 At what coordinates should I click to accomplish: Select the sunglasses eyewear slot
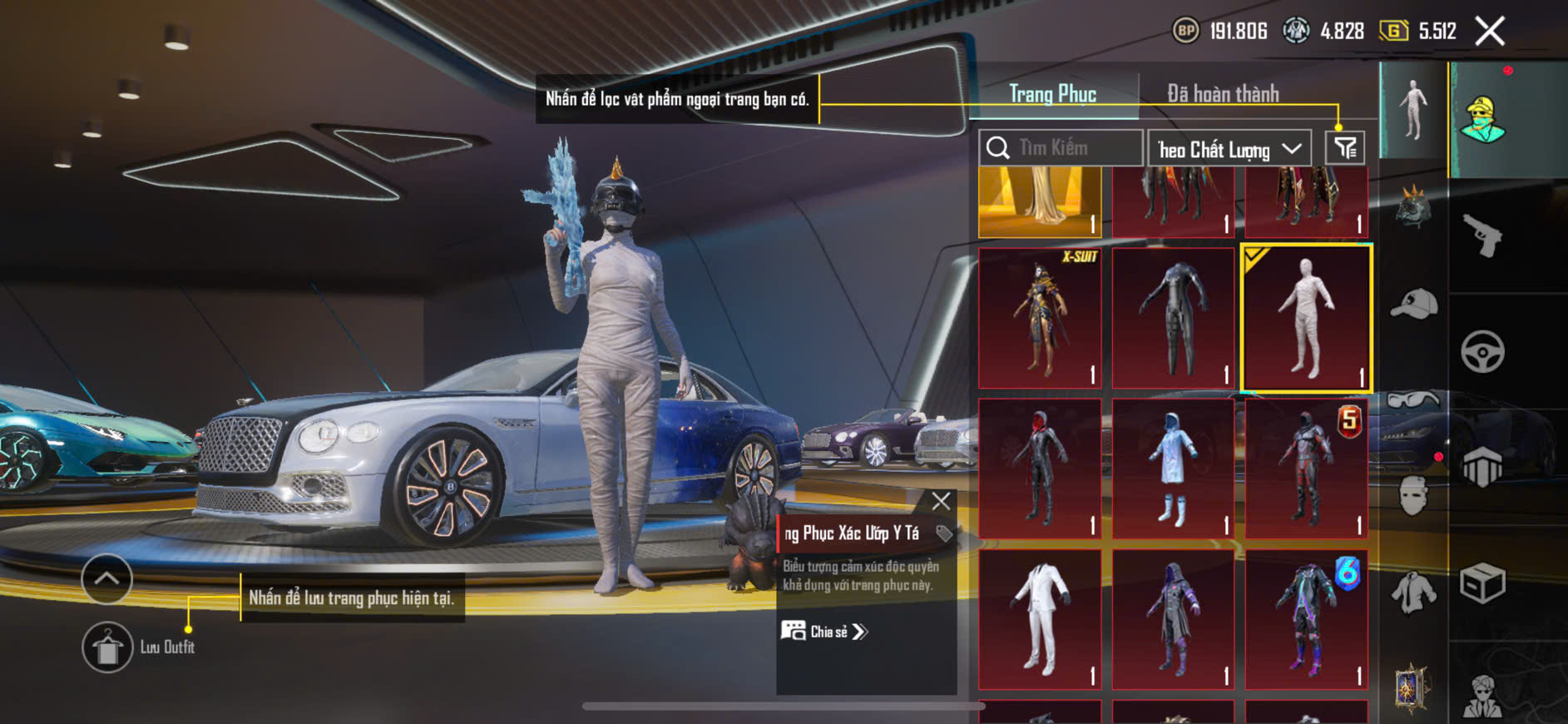tap(1413, 401)
